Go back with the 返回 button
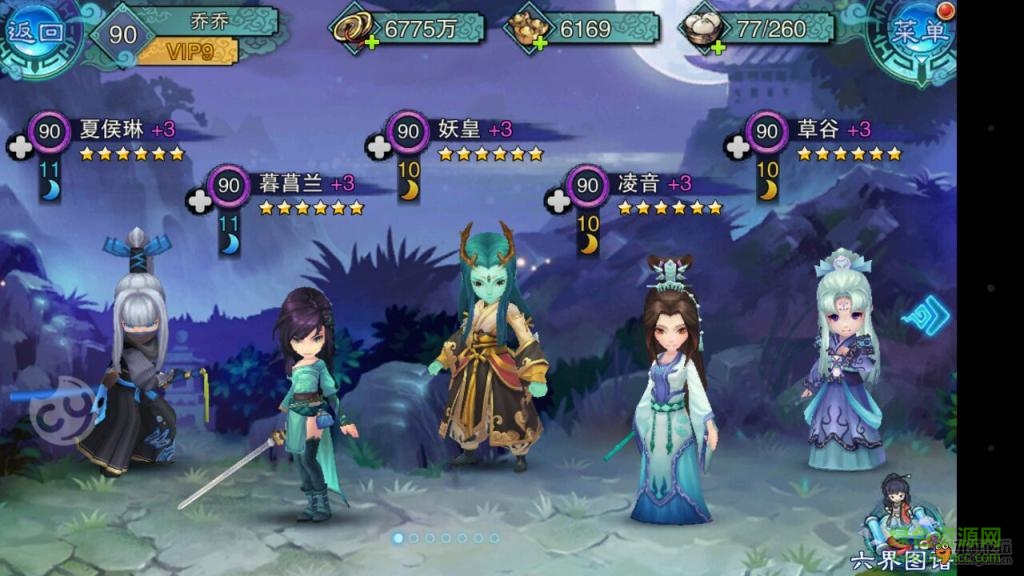1024x576 pixels. pyautogui.click(x=36, y=32)
